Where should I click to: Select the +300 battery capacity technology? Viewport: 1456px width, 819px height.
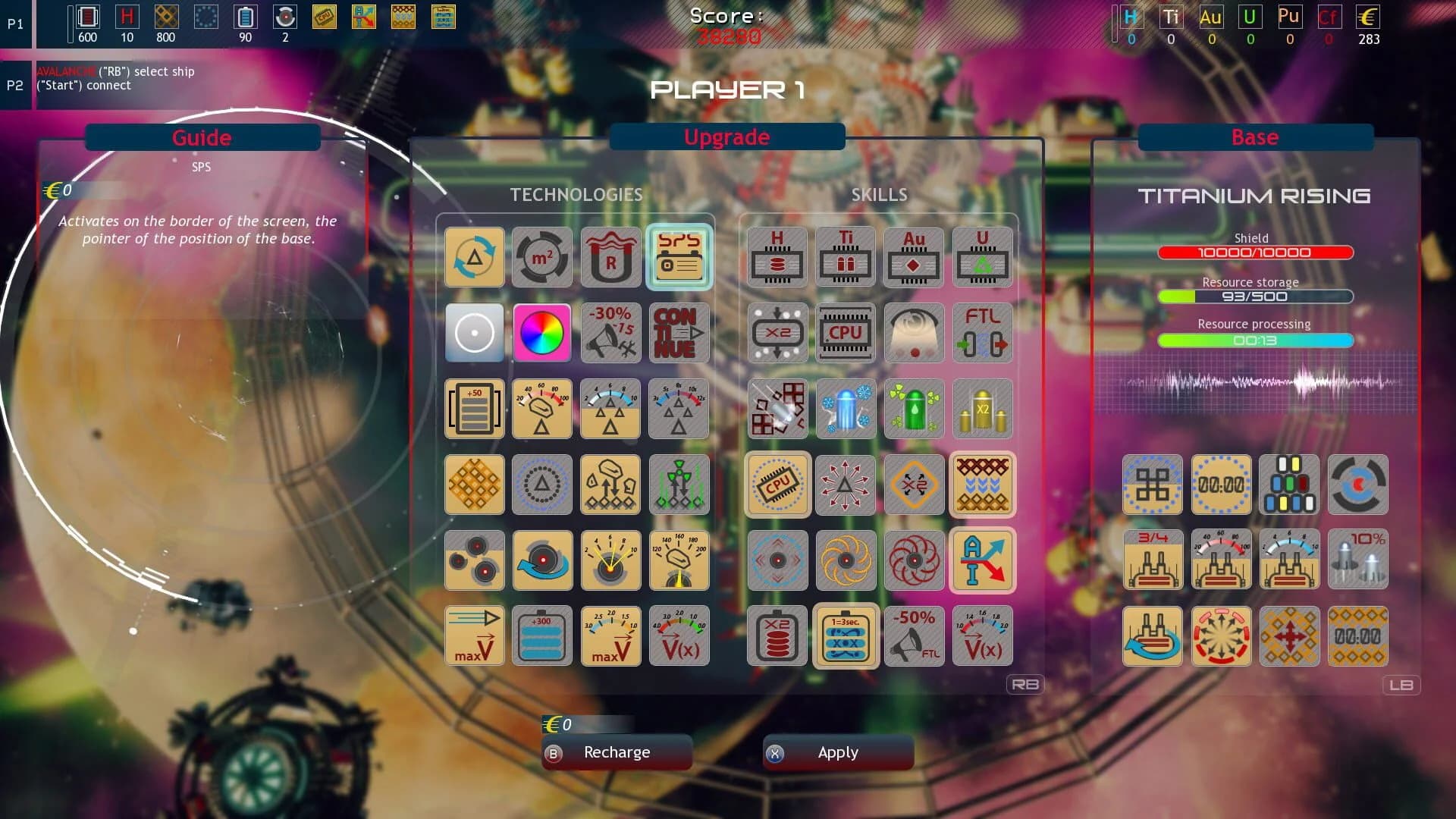coord(542,635)
